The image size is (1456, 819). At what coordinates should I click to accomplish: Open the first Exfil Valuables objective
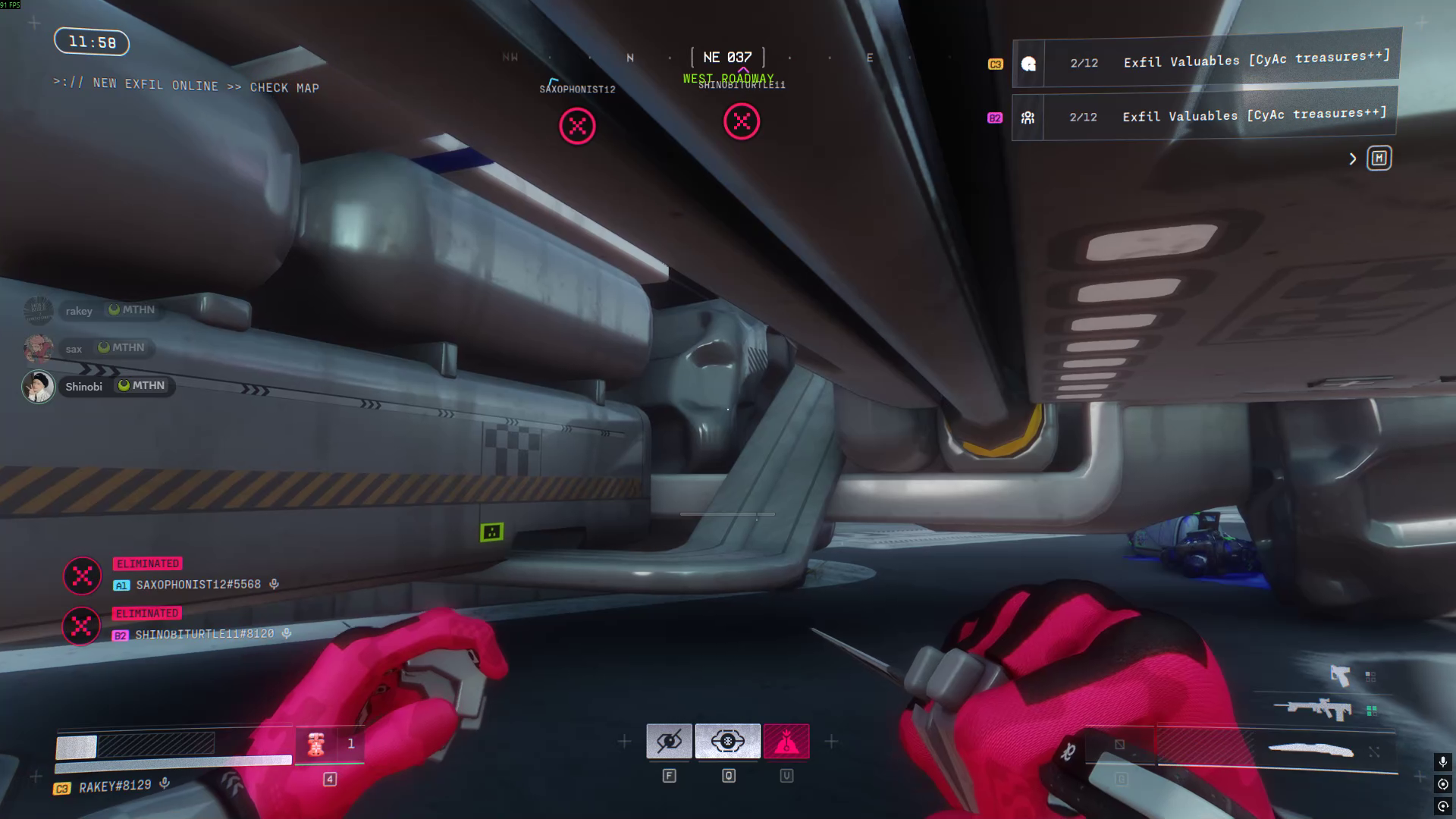pyautogui.click(x=1206, y=61)
